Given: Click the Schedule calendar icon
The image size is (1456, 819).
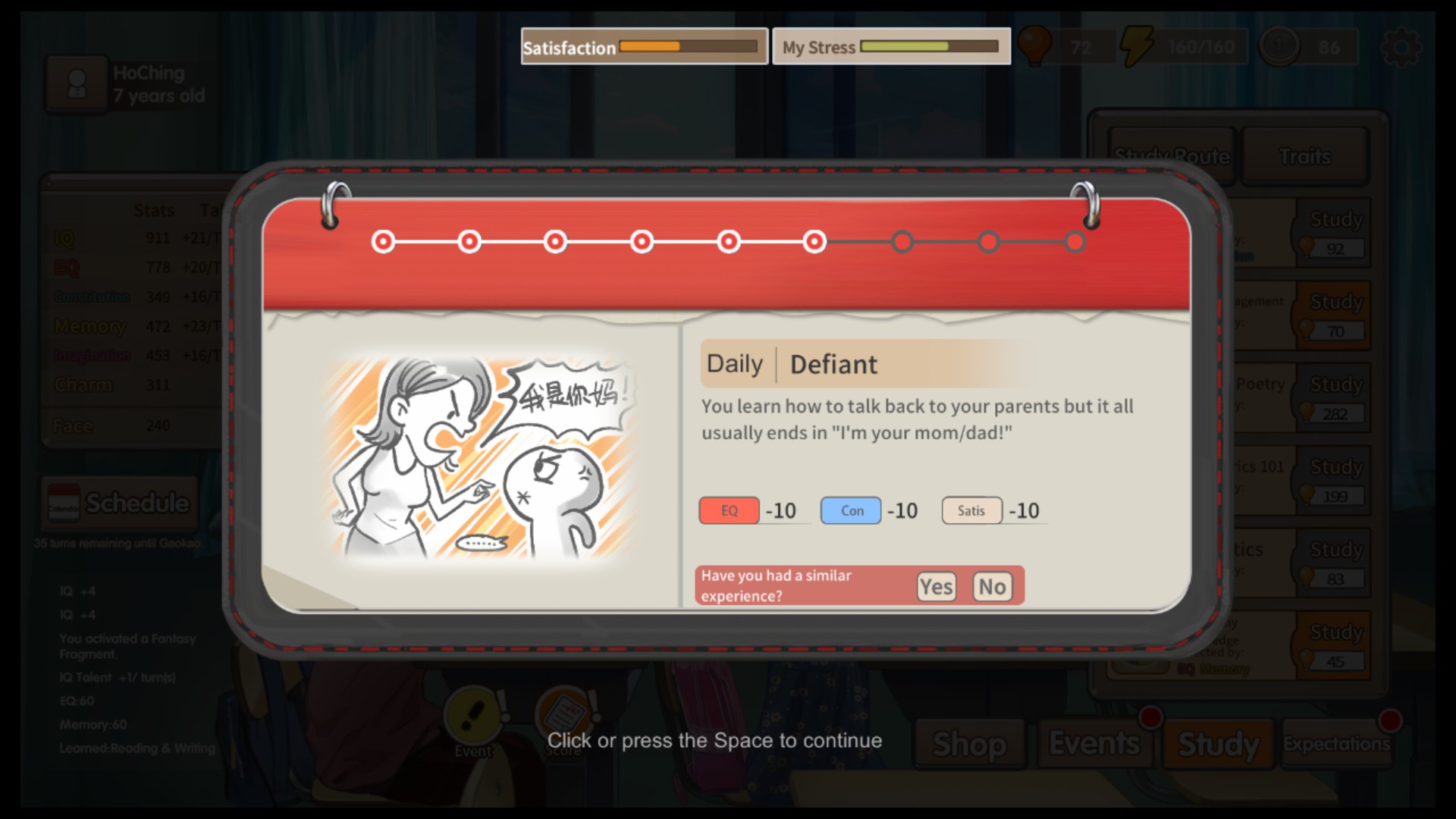Looking at the screenshot, I should pos(63,503).
